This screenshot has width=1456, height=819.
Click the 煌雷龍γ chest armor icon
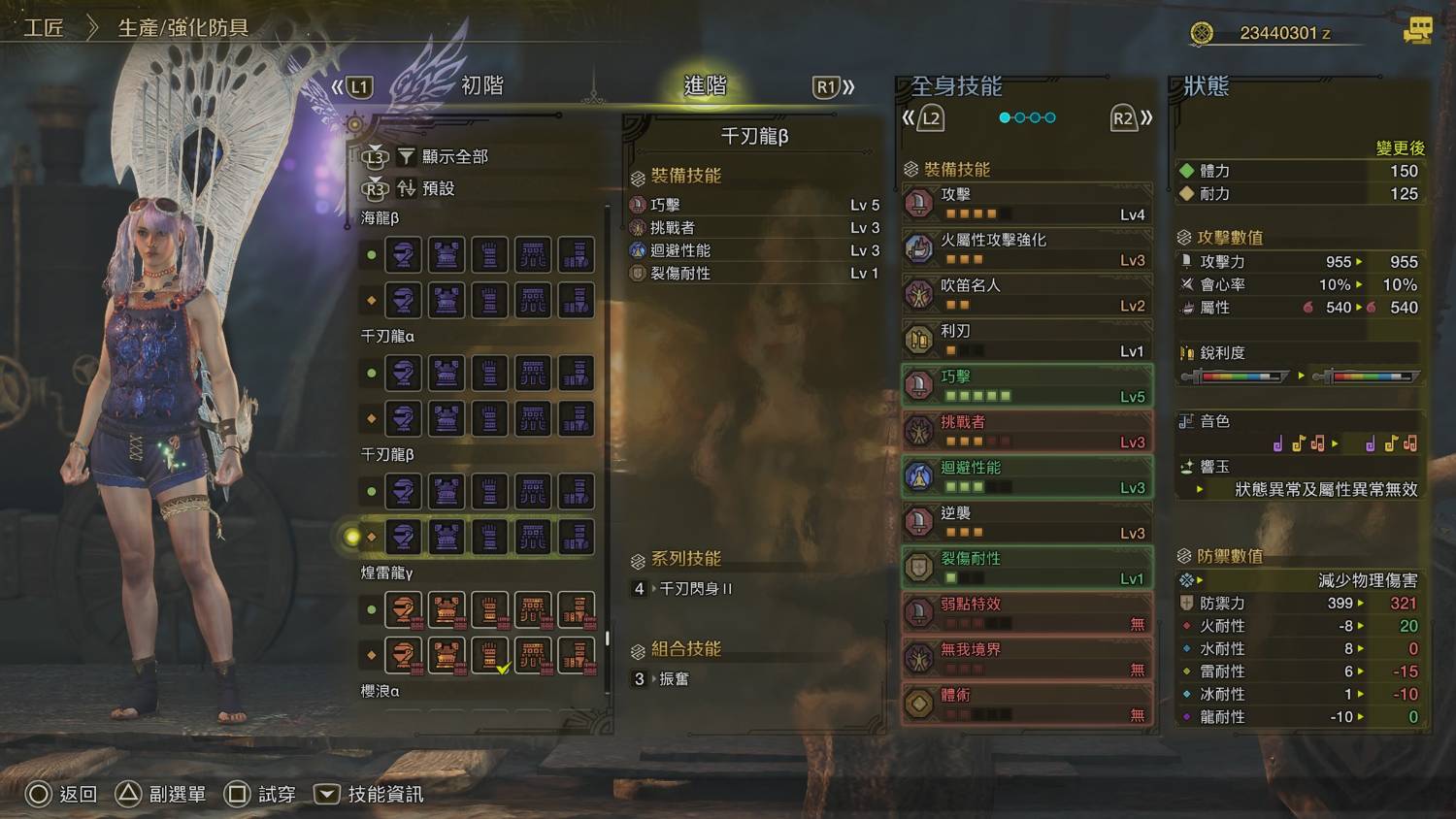[x=447, y=609]
